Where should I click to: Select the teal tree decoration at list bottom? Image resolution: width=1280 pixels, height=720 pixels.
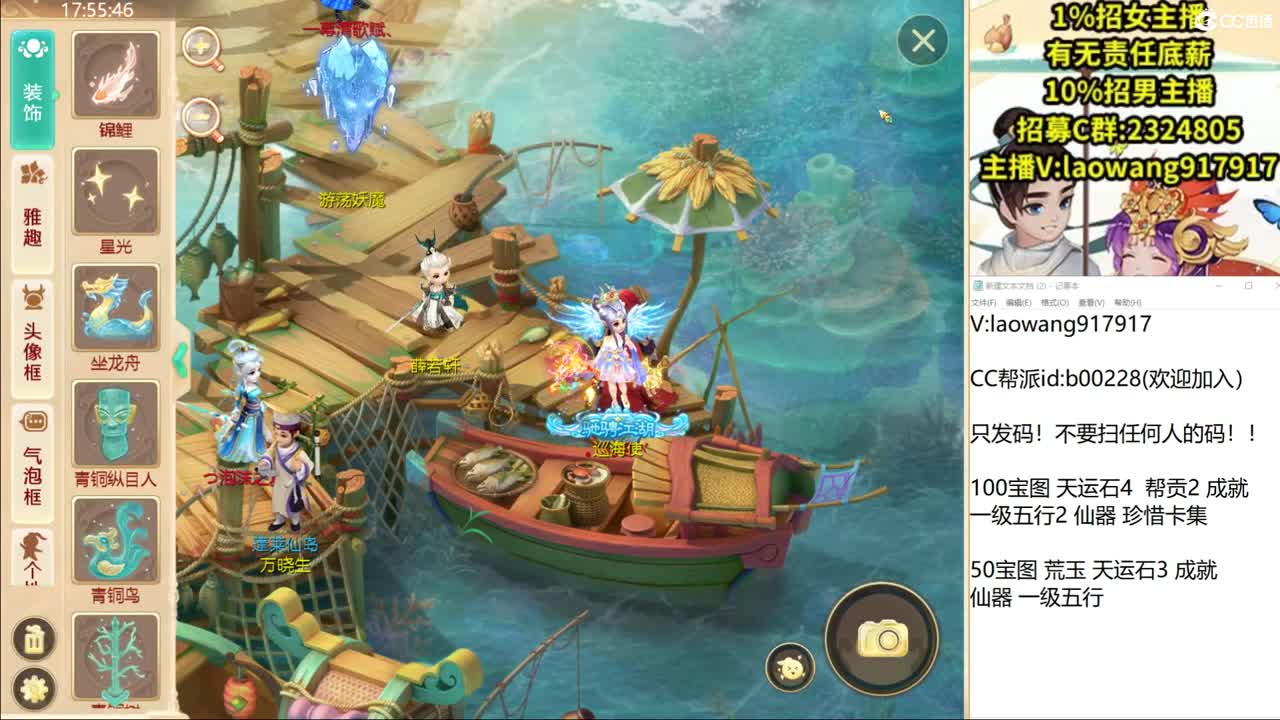click(x=115, y=655)
